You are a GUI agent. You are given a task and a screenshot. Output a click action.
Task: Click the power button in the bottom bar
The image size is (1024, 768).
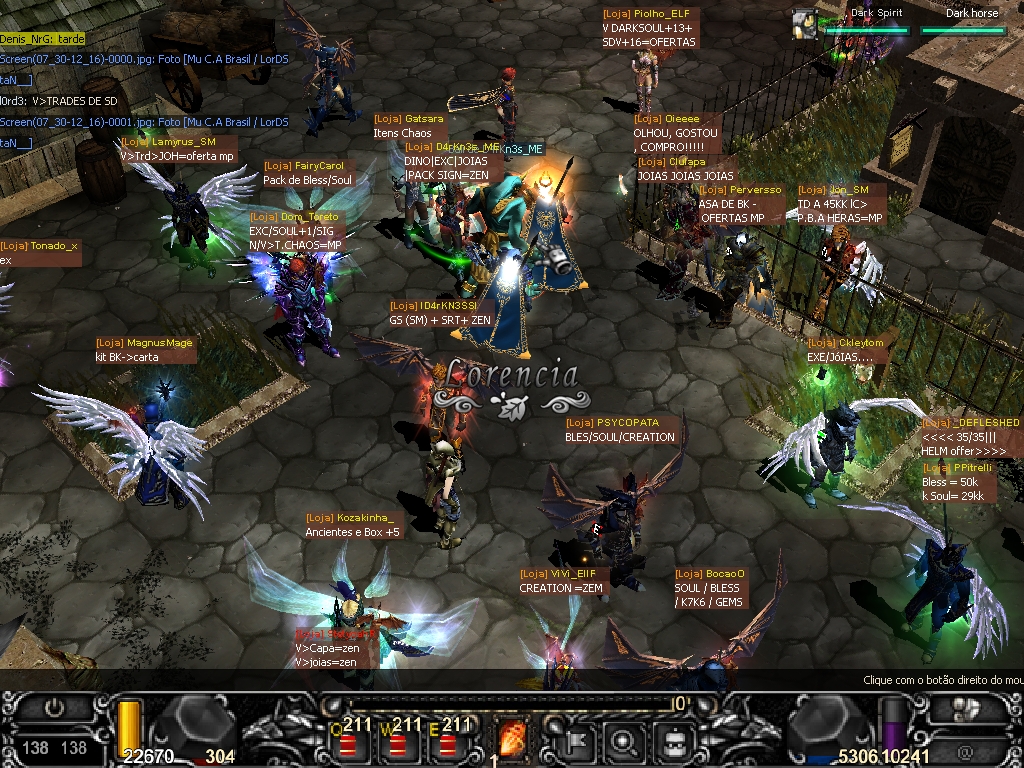pos(54,707)
